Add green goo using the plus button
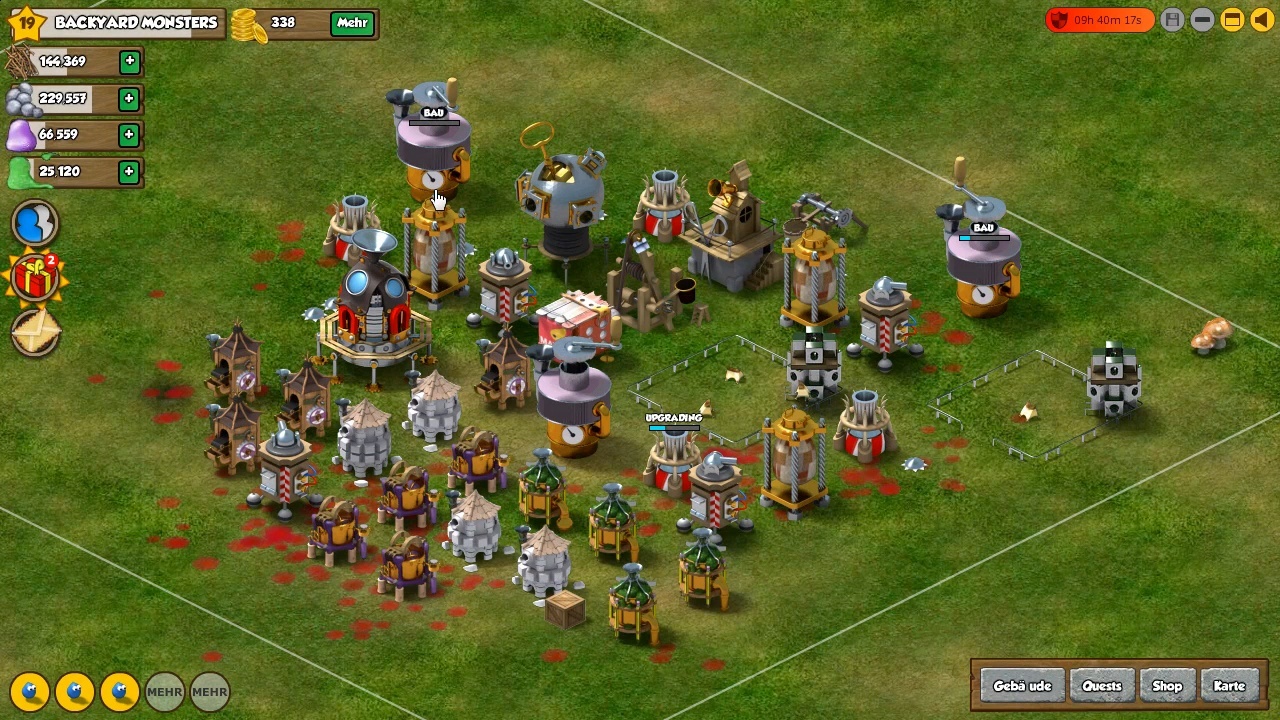1280x720 pixels. pos(129,172)
